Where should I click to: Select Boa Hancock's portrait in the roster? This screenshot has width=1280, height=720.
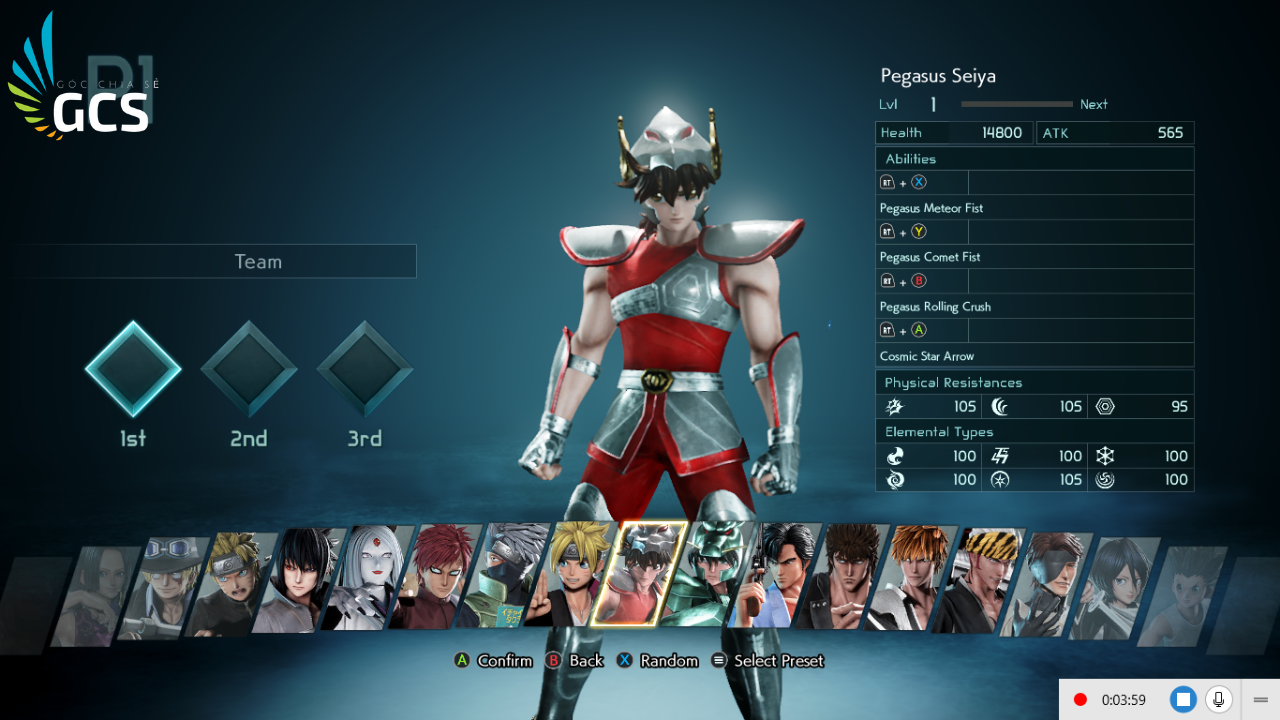point(97,596)
